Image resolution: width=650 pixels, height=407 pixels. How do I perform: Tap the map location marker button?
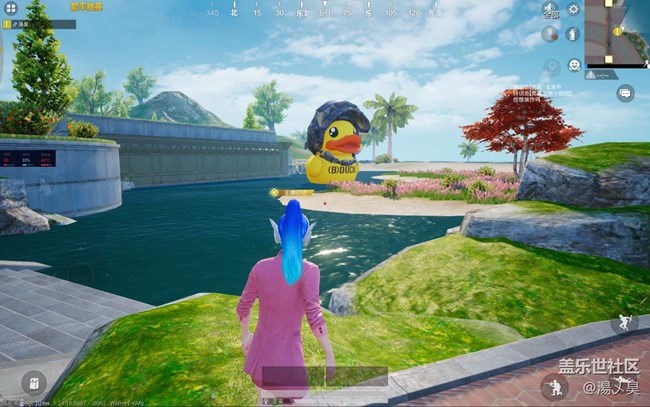click(550, 66)
